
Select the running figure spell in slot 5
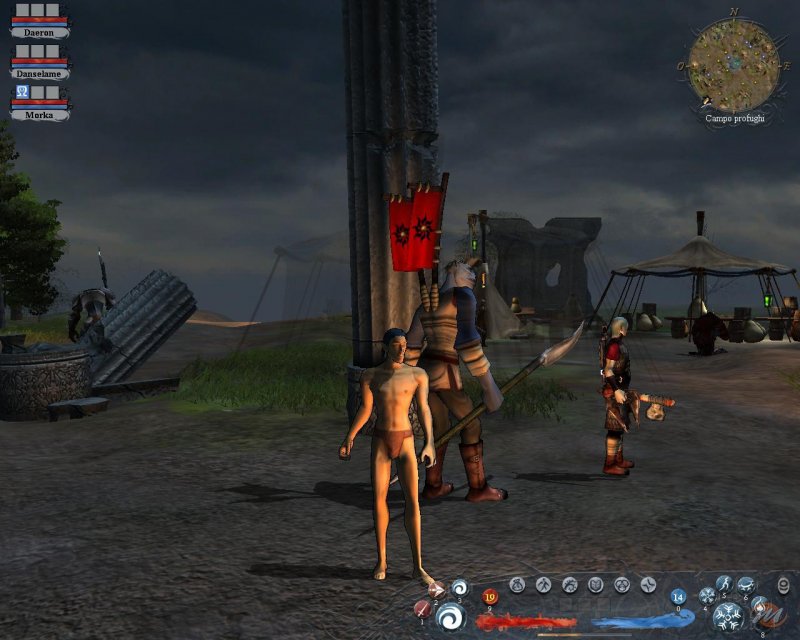pos(724,584)
